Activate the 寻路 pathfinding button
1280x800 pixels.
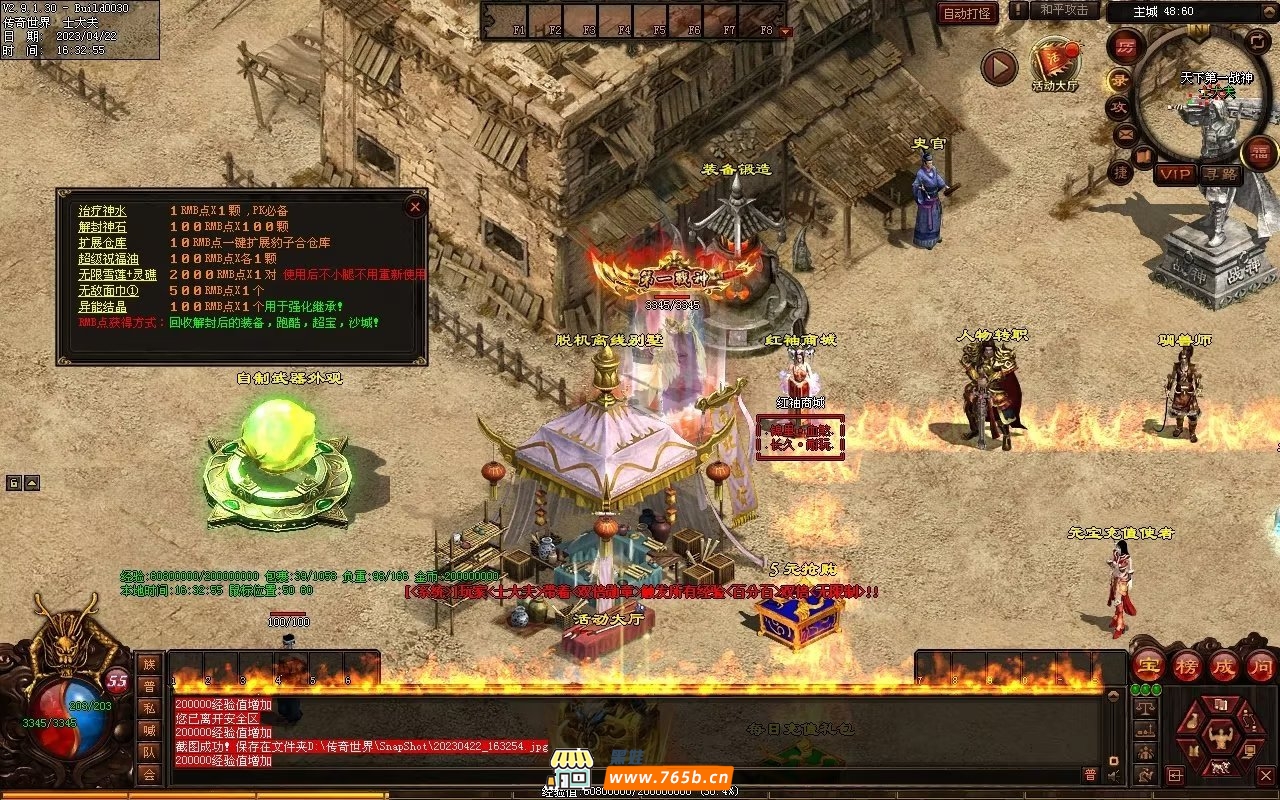coord(1218,174)
